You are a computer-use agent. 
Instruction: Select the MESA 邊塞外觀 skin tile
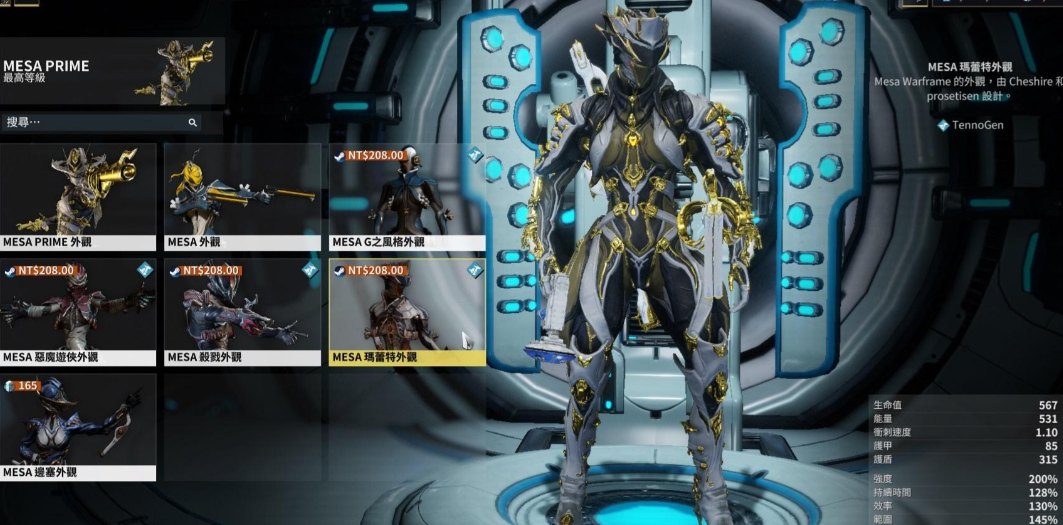click(78, 427)
